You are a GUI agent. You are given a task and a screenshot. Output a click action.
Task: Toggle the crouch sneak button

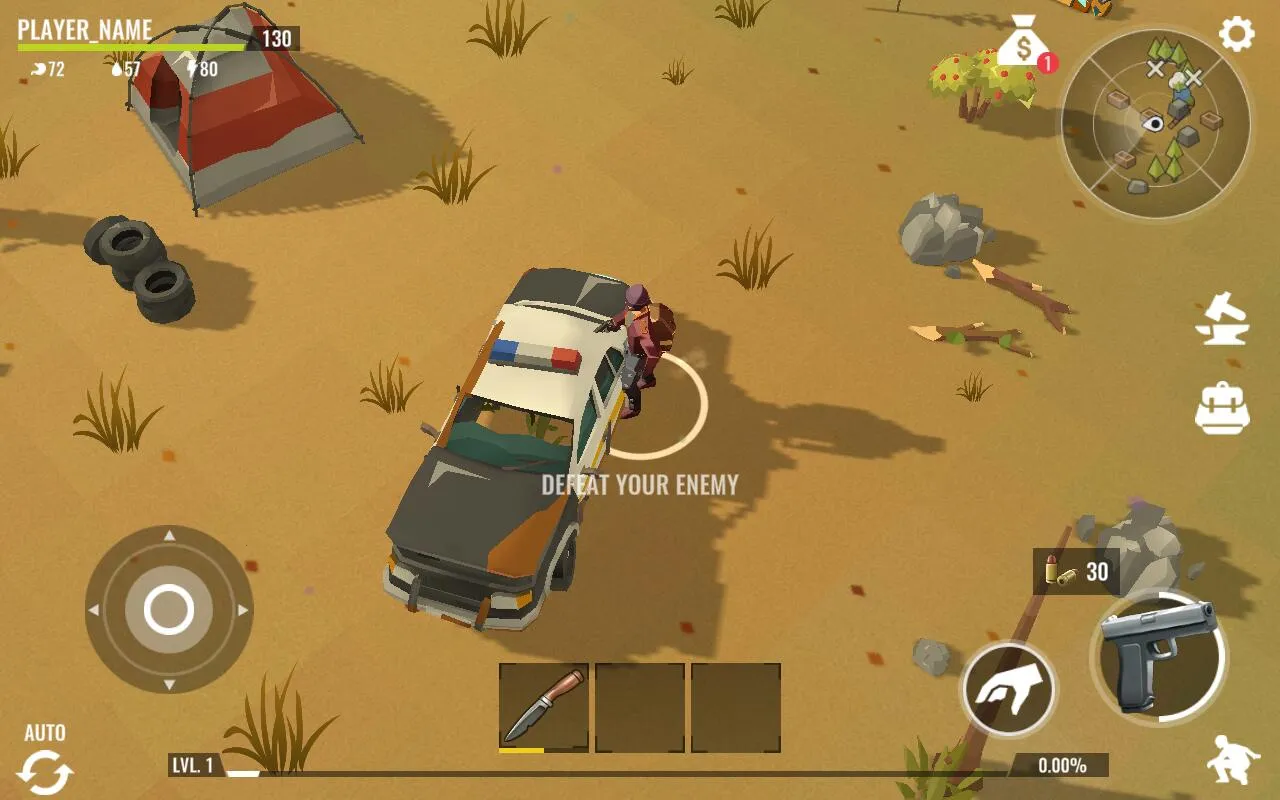[1232, 761]
